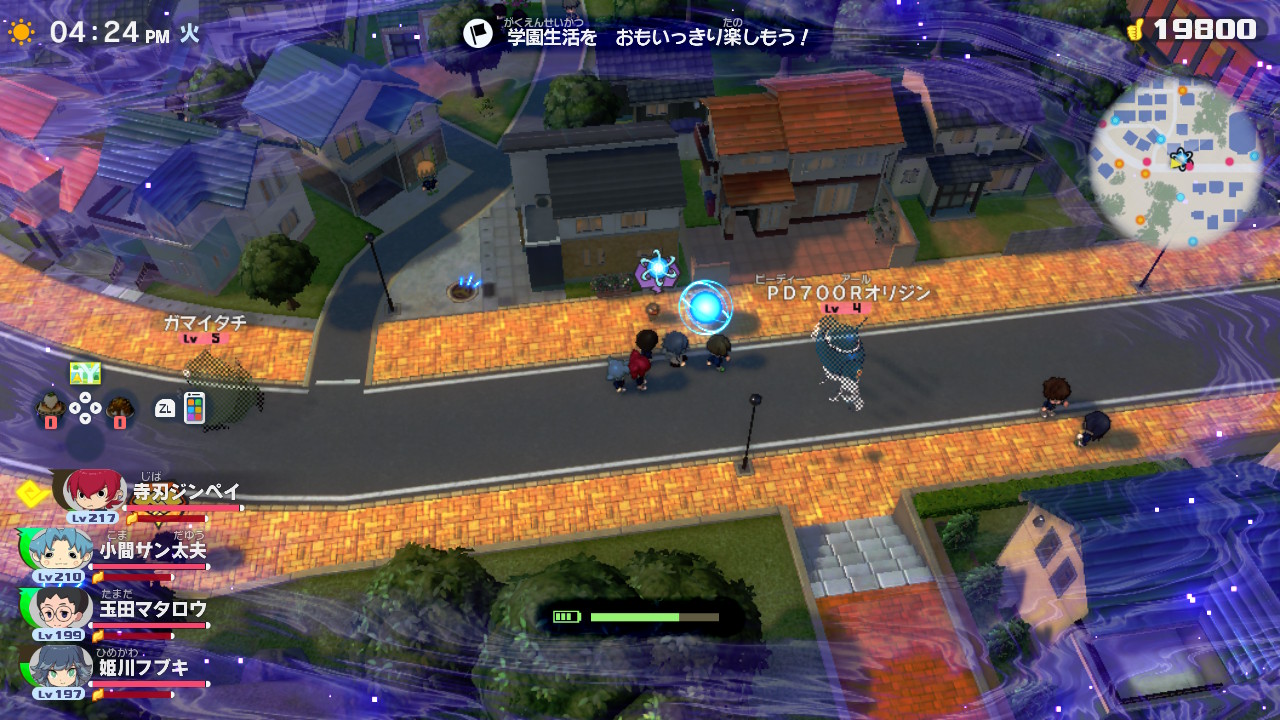
Task: Use the right food bowl item
Action: (x=120, y=407)
